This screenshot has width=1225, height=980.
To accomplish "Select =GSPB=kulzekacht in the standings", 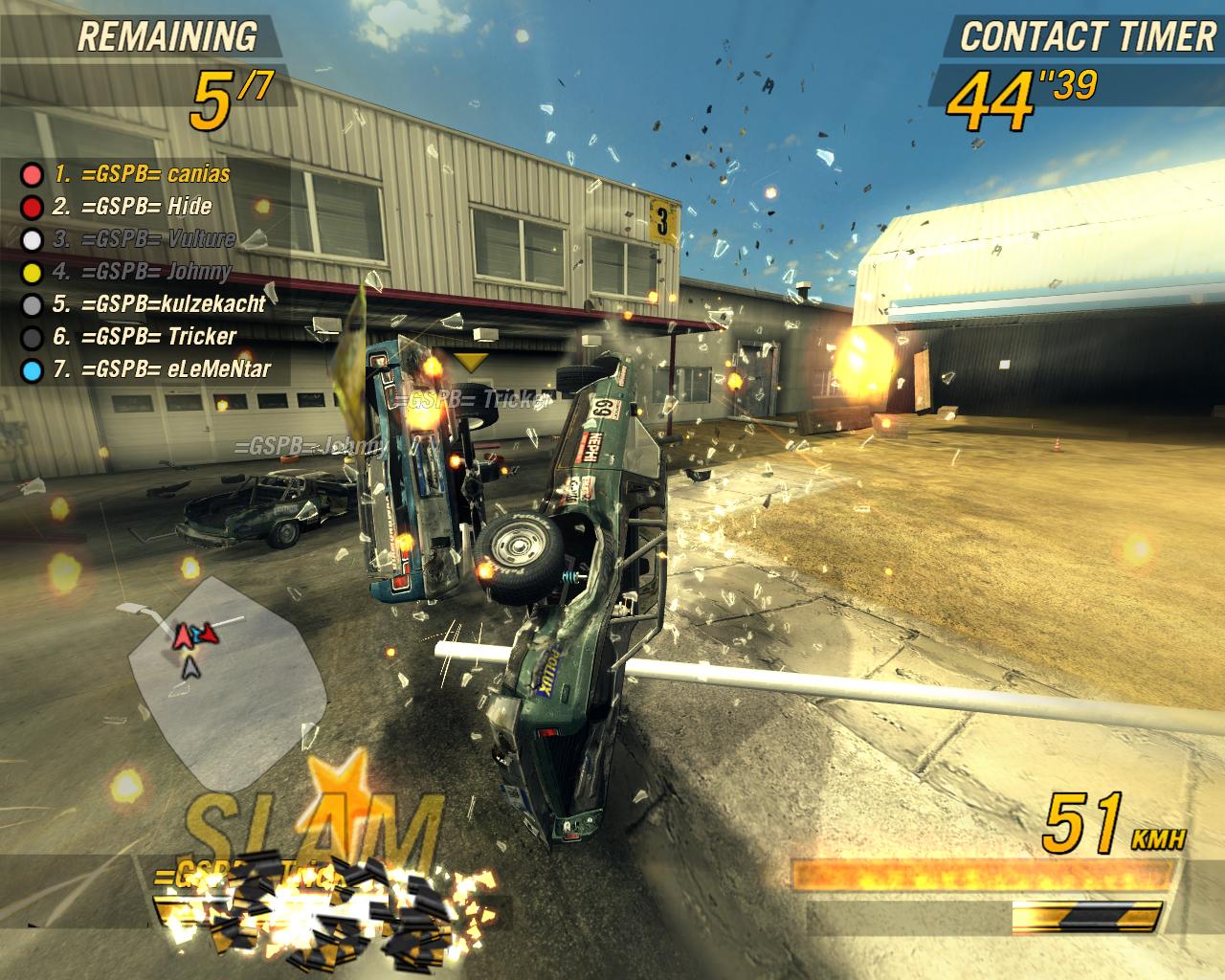I will tap(159, 304).
